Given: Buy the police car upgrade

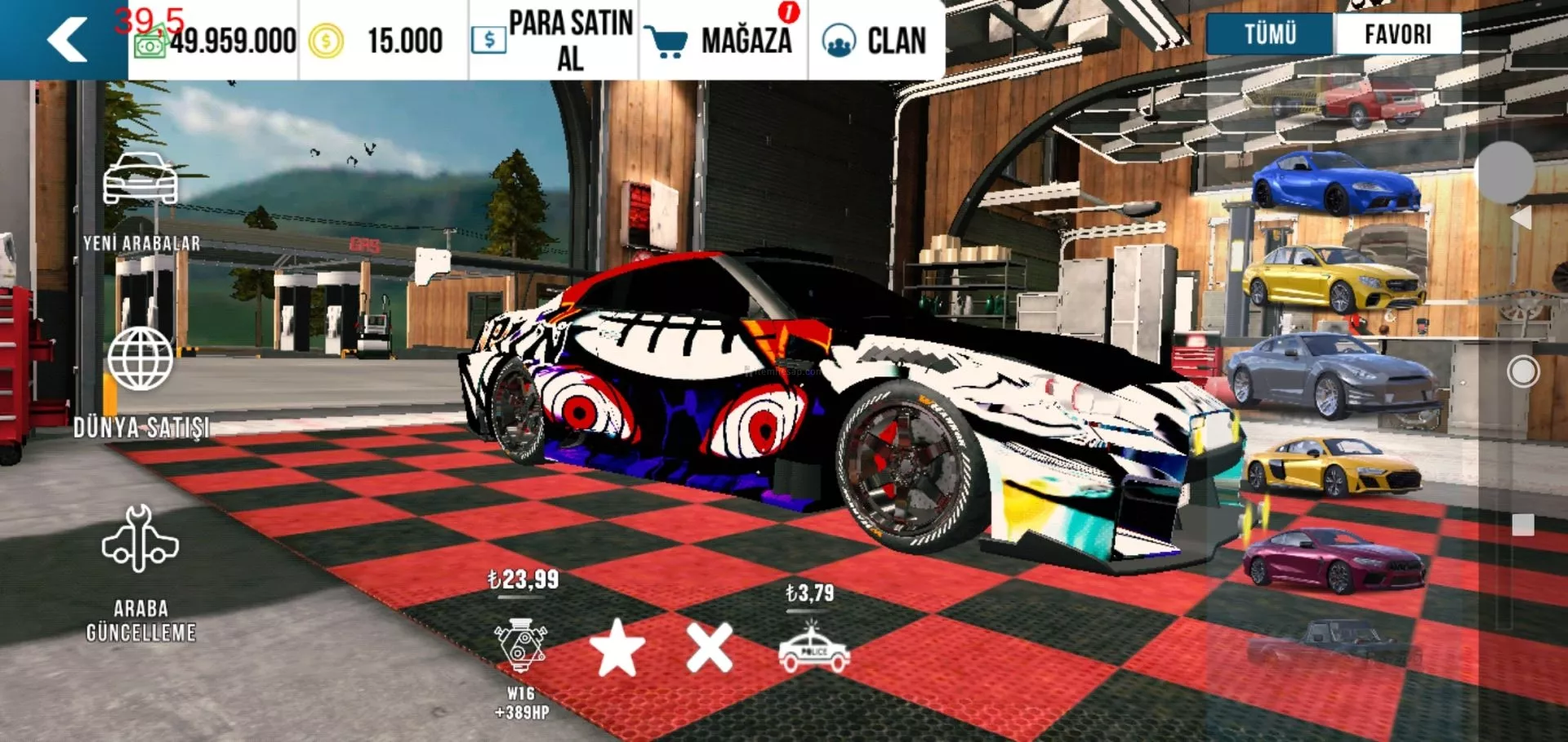Looking at the screenshot, I should coord(813,648).
